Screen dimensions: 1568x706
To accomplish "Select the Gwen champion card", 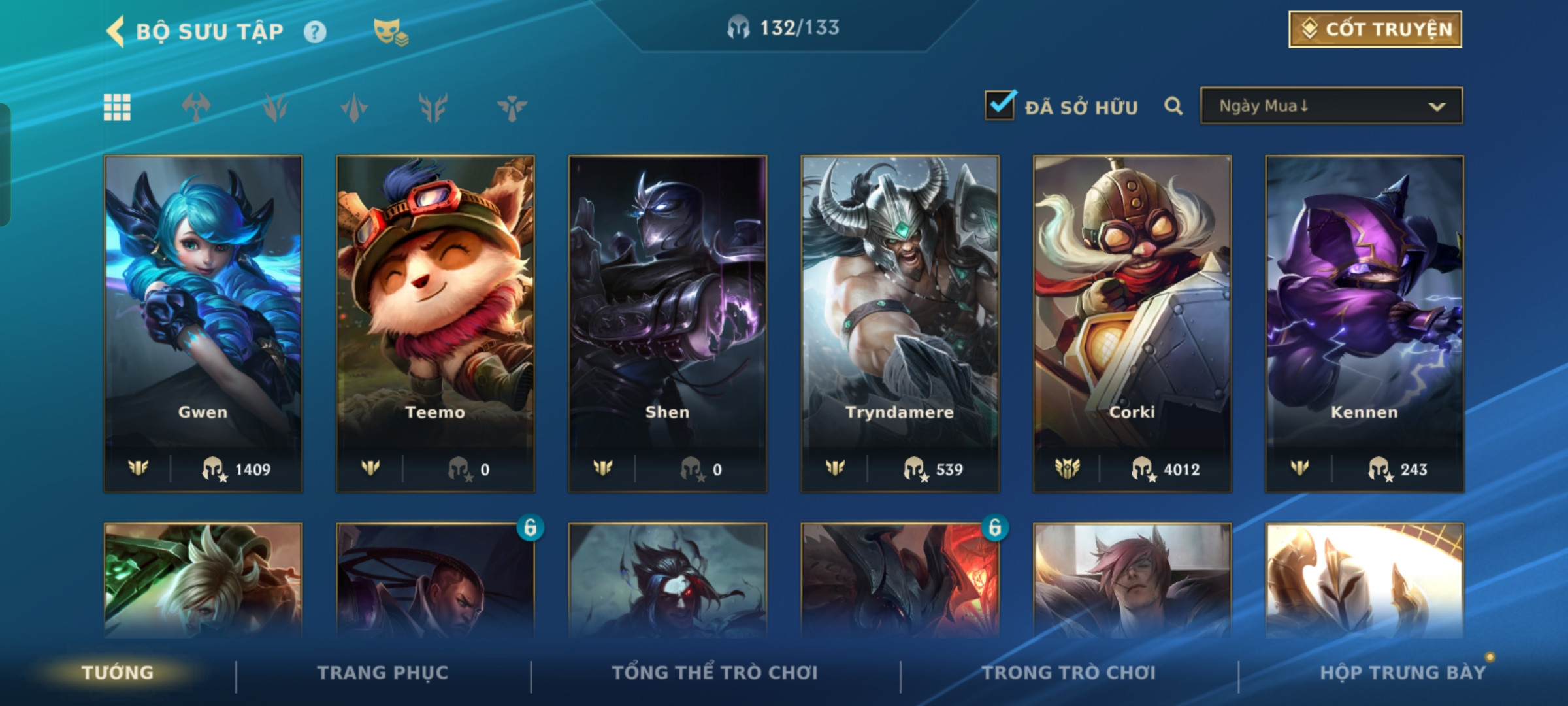I will 203,323.
